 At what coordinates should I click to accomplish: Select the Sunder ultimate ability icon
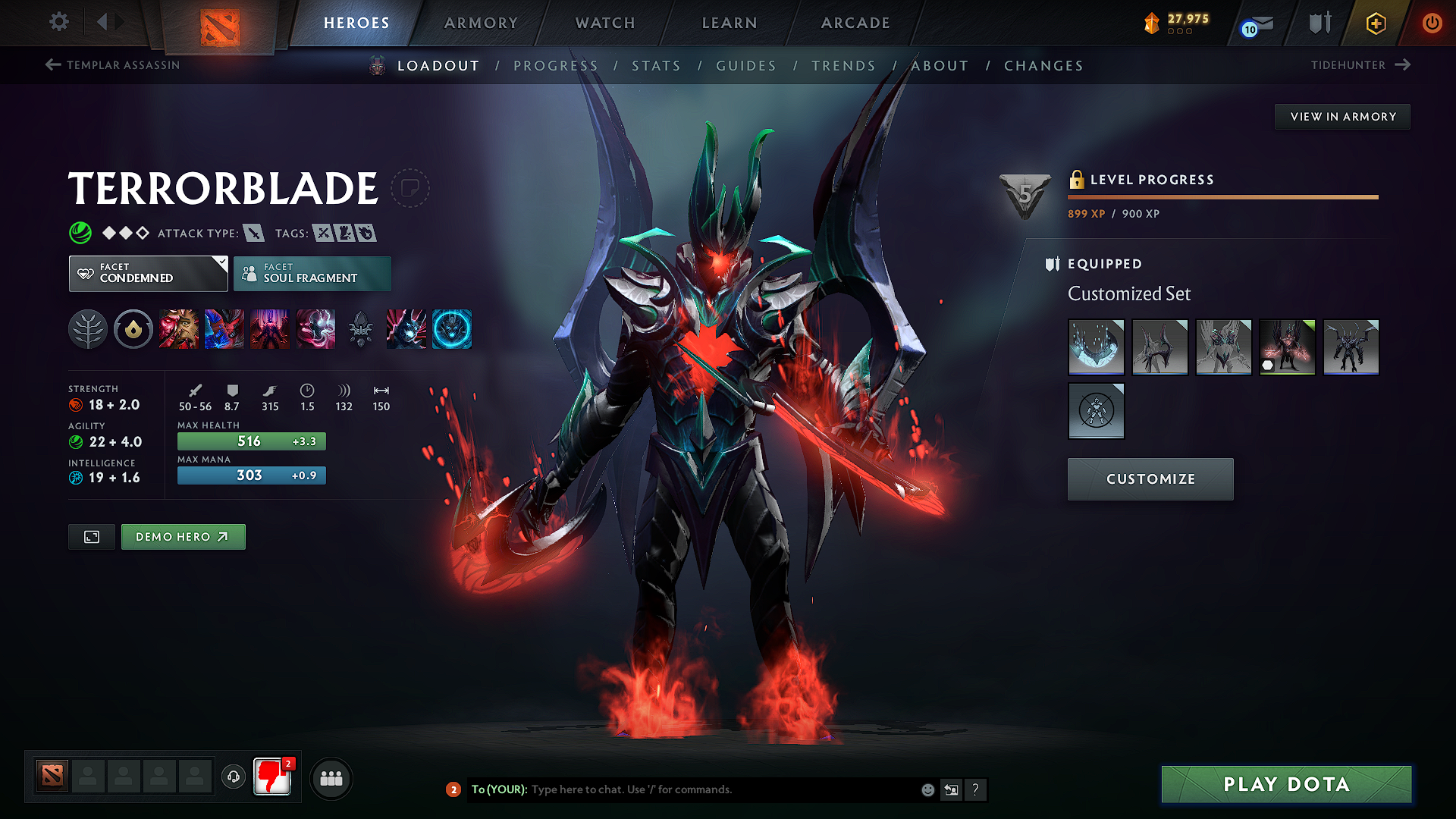(x=315, y=329)
